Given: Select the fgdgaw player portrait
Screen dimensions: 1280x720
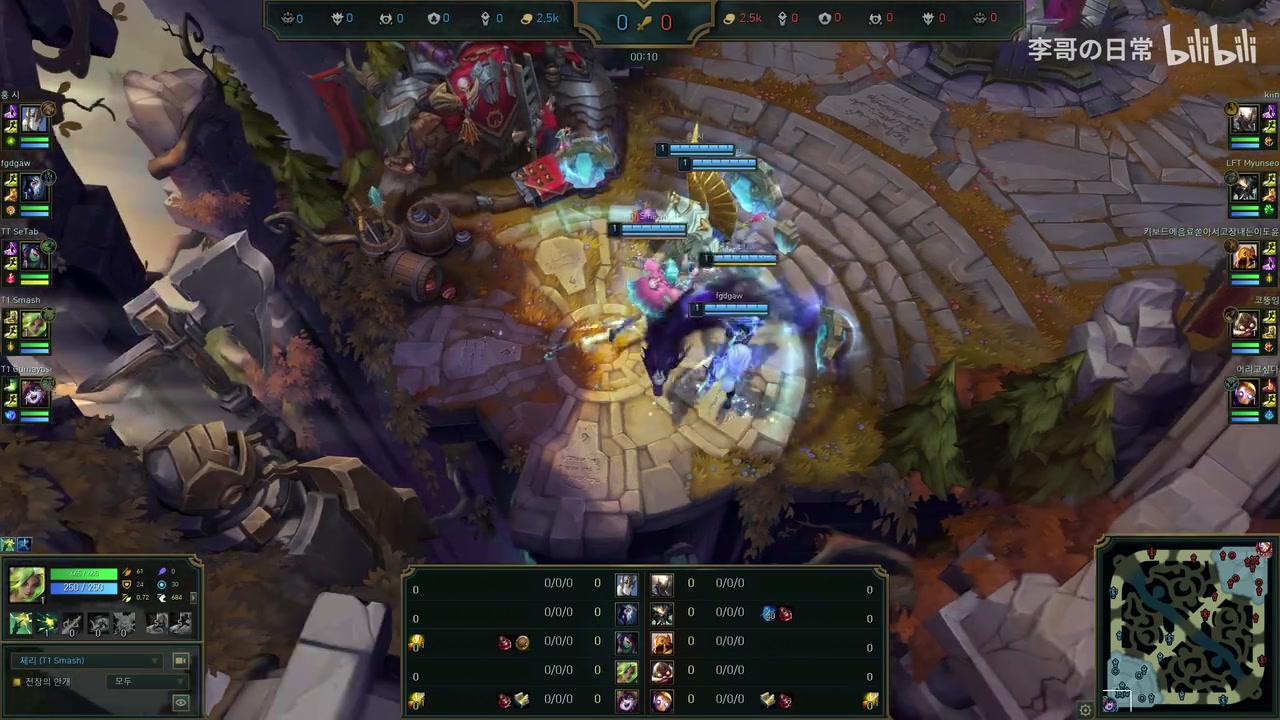Looking at the screenshot, I should 35,187.
